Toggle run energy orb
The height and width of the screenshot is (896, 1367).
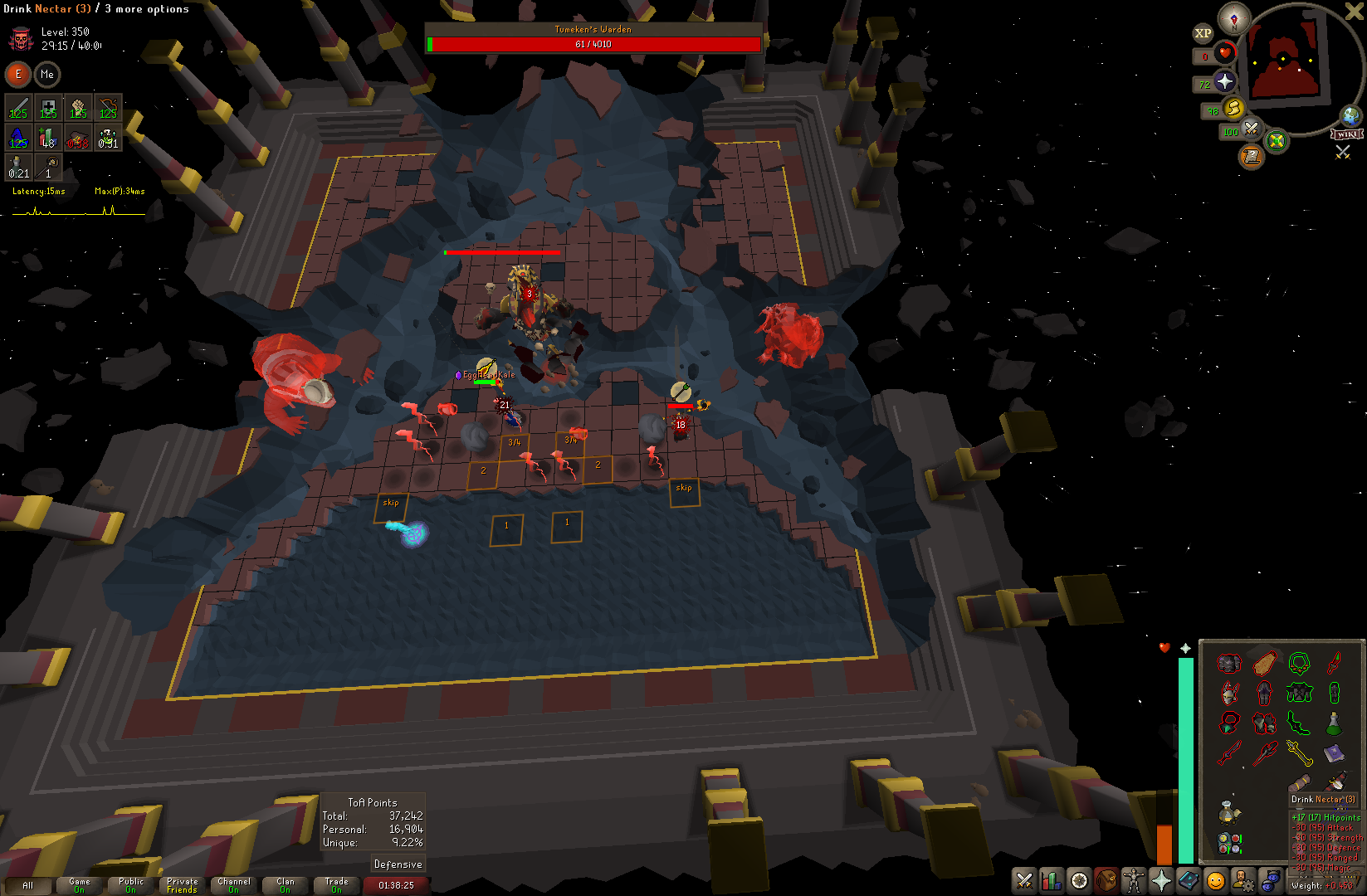[x=1233, y=108]
